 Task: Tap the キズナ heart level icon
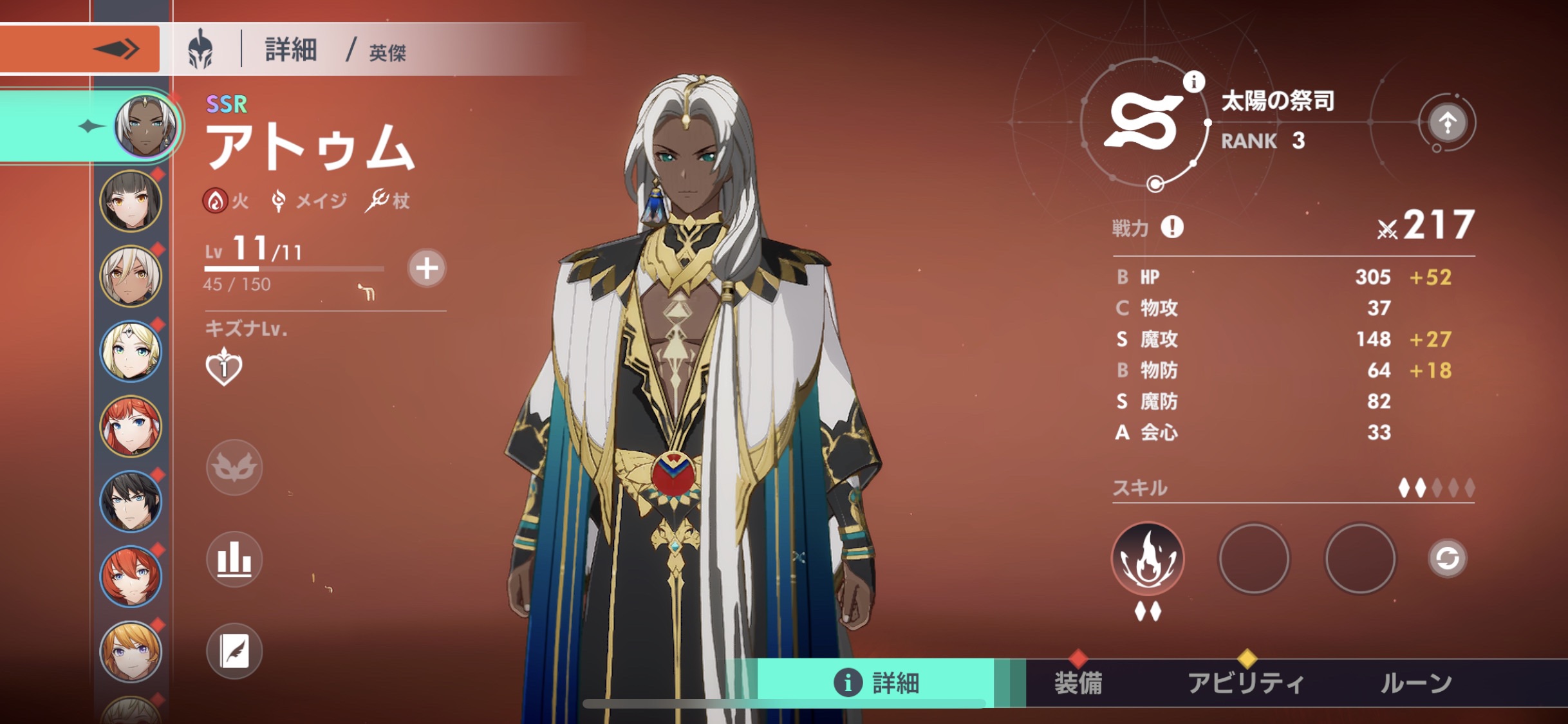(223, 367)
